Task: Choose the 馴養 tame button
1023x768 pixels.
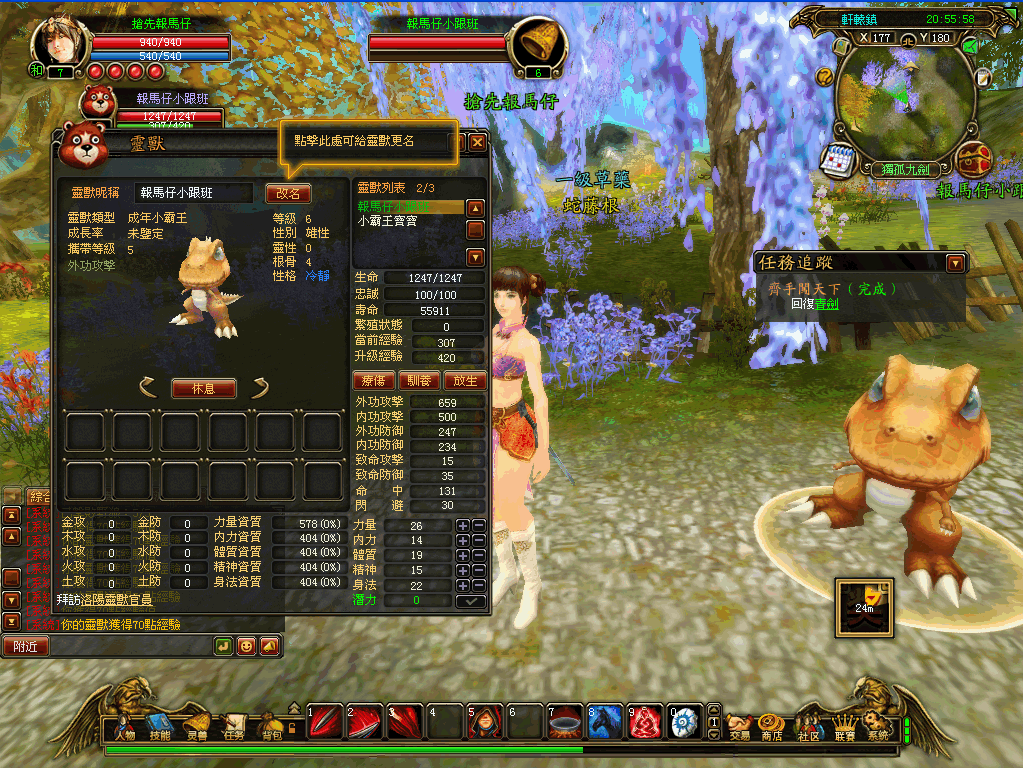Action: coord(419,380)
